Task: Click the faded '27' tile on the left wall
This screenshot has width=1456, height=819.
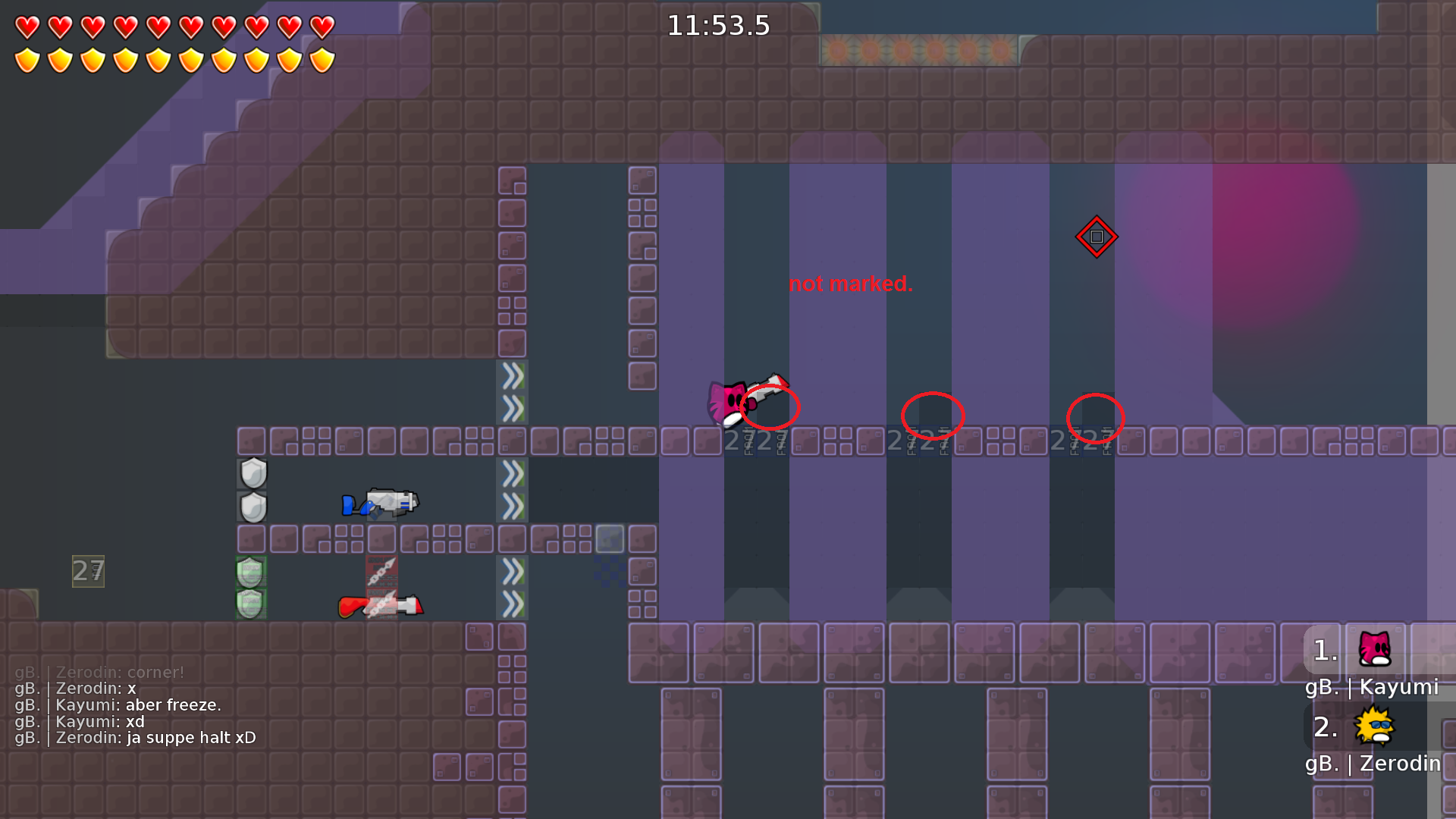Action: (x=87, y=571)
